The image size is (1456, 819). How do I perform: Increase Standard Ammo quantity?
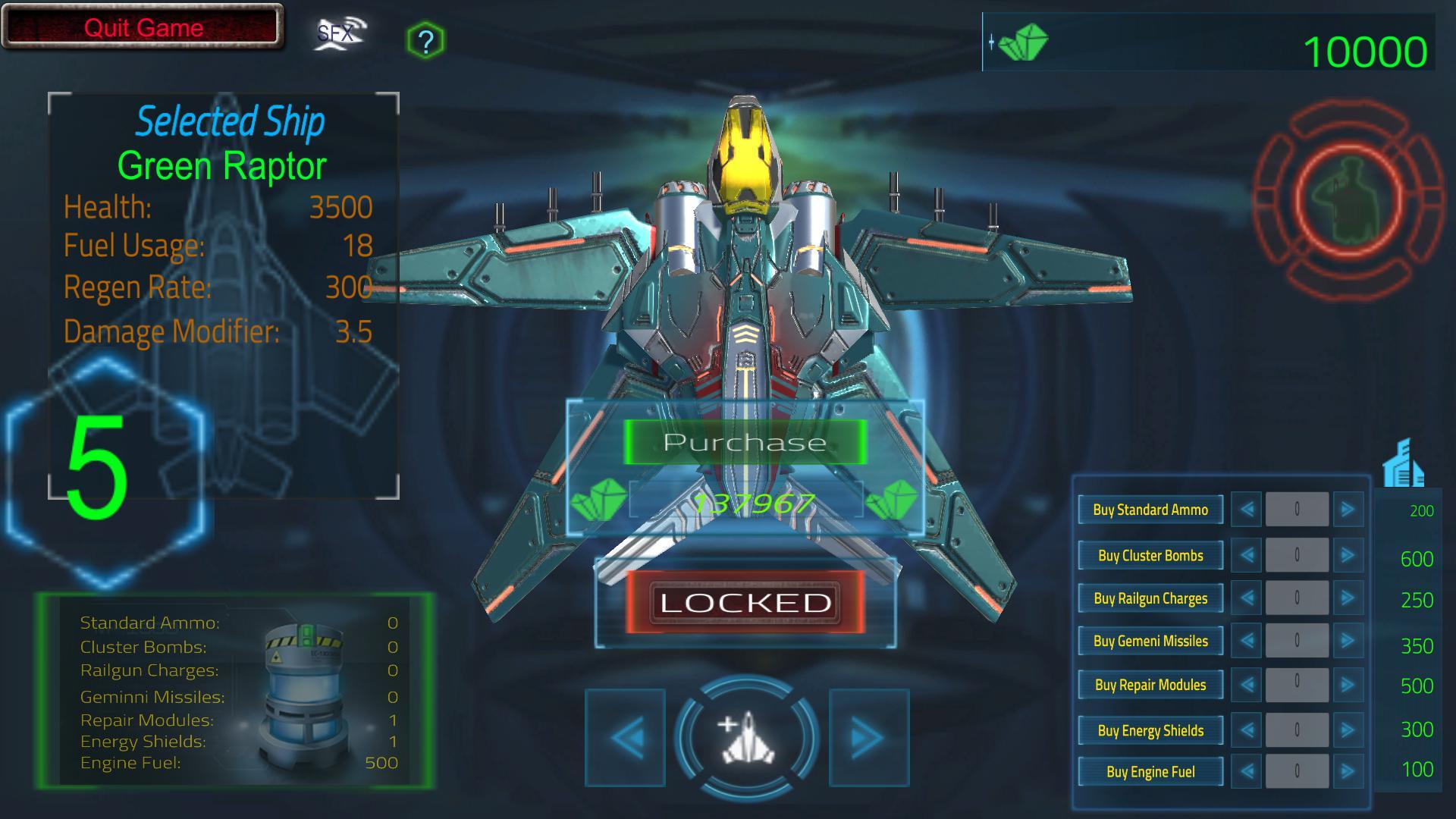[x=1348, y=510]
